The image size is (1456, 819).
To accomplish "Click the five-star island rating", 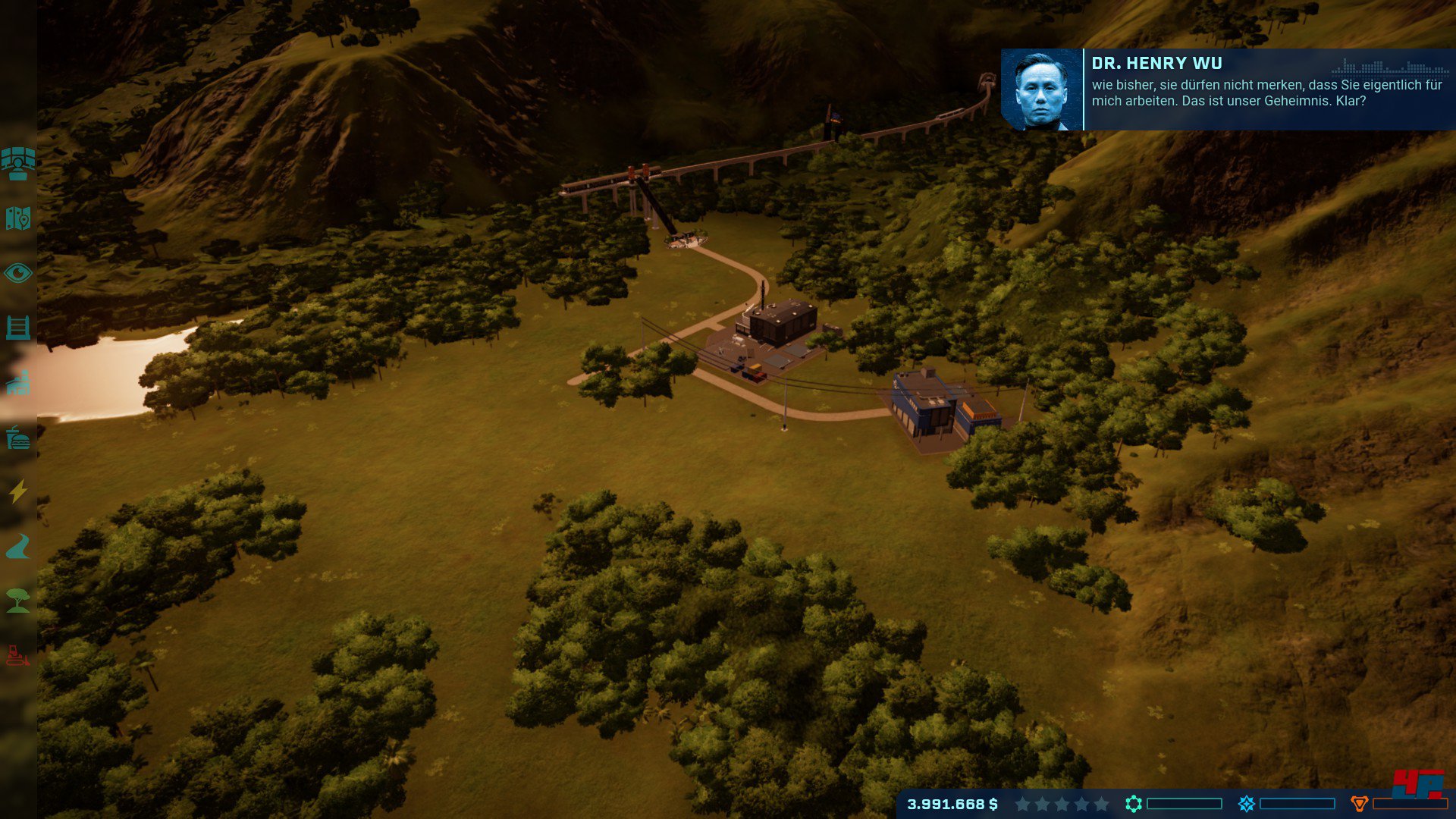I will 1062,804.
